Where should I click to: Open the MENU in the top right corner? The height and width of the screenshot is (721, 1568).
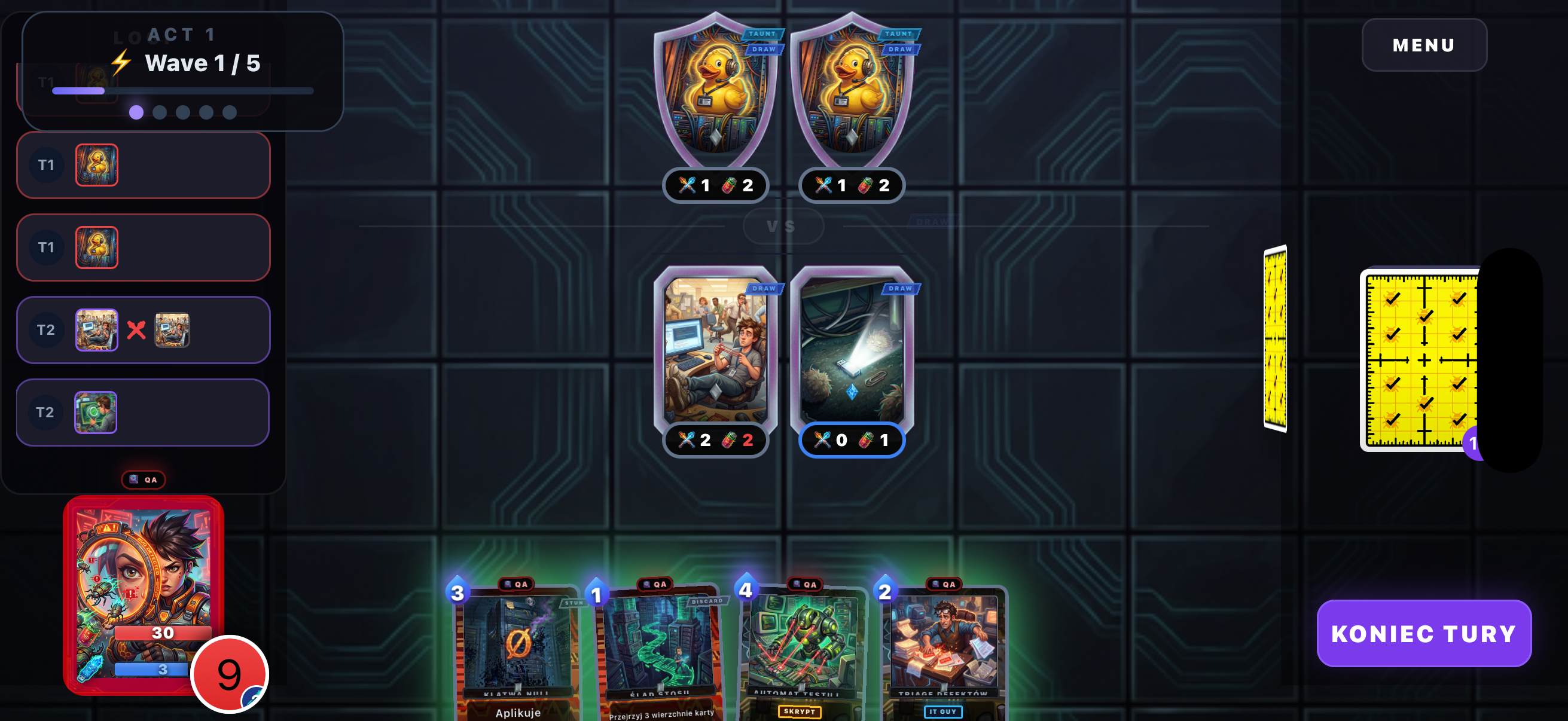[x=1424, y=44]
